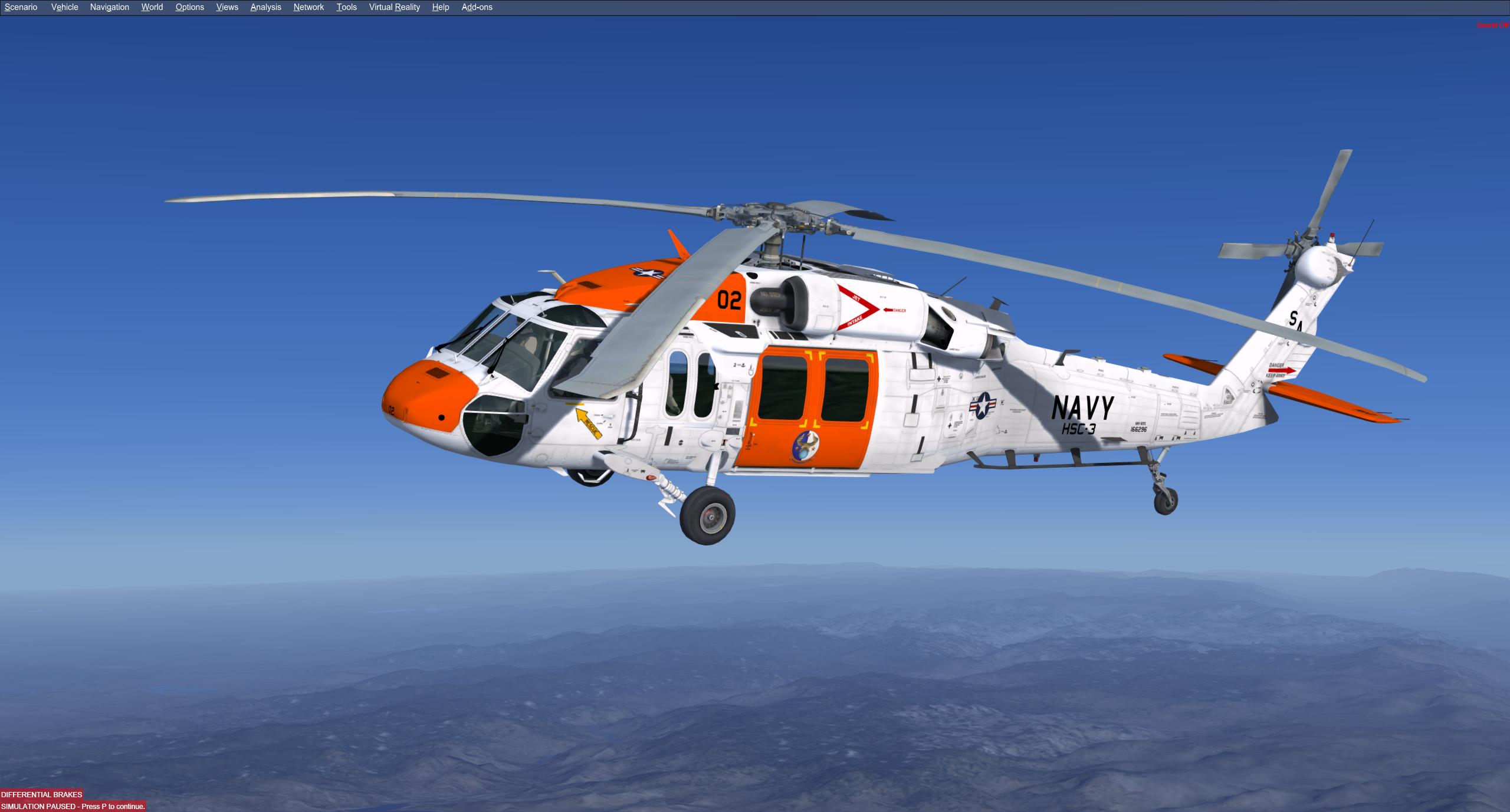Open the Virtual Reality menu
Screen dimensions: 1510x812
(394, 7)
